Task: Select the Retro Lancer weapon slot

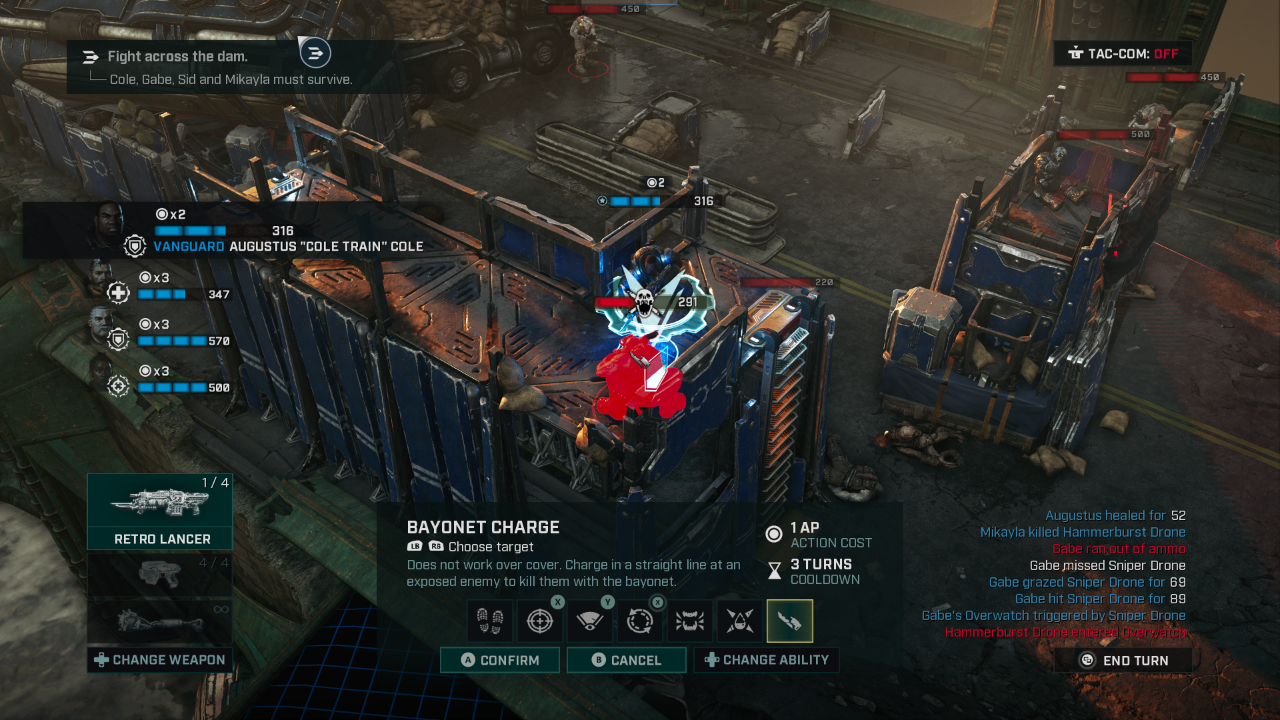Action: point(160,511)
